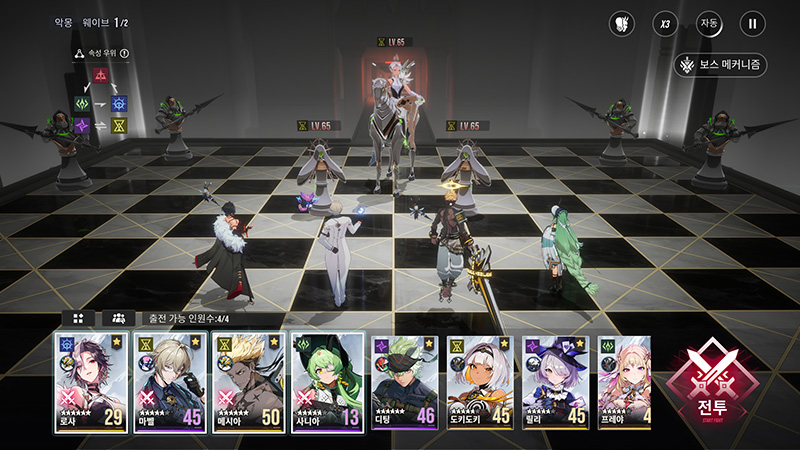Screen dimensions: 800x450
Task: Select the 디텅 character card
Action: [404, 382]
